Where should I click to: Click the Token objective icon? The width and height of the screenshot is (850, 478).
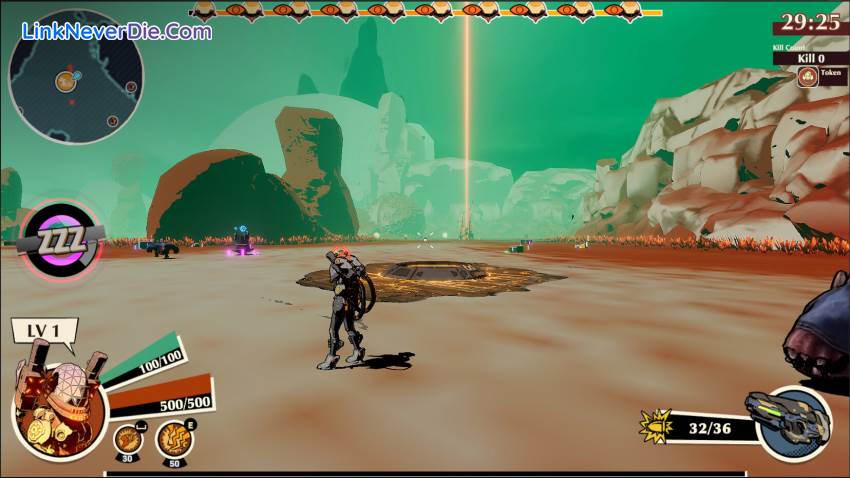click(x=807, y=77)
